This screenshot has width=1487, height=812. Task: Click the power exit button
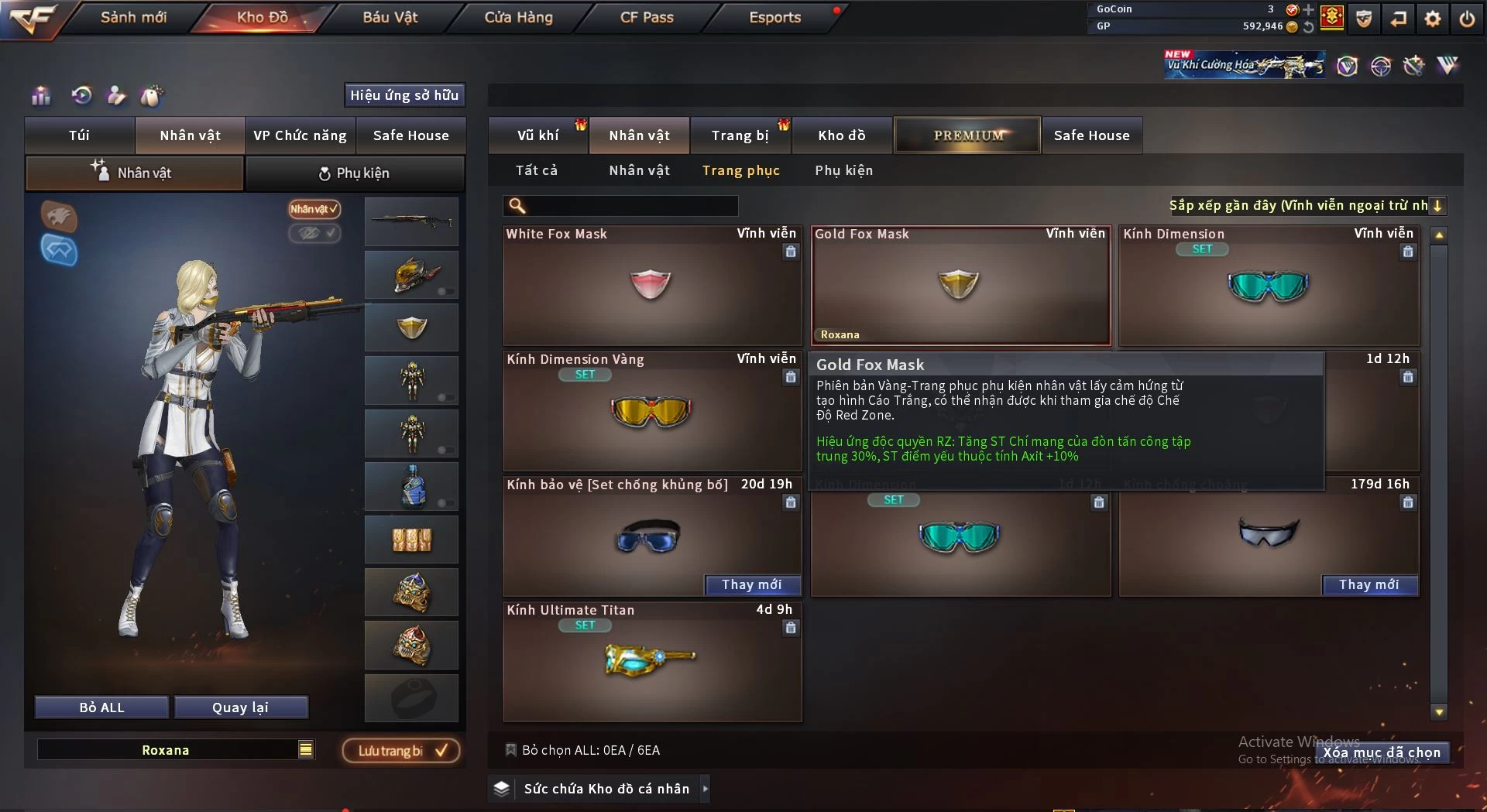pos(1467,19)
